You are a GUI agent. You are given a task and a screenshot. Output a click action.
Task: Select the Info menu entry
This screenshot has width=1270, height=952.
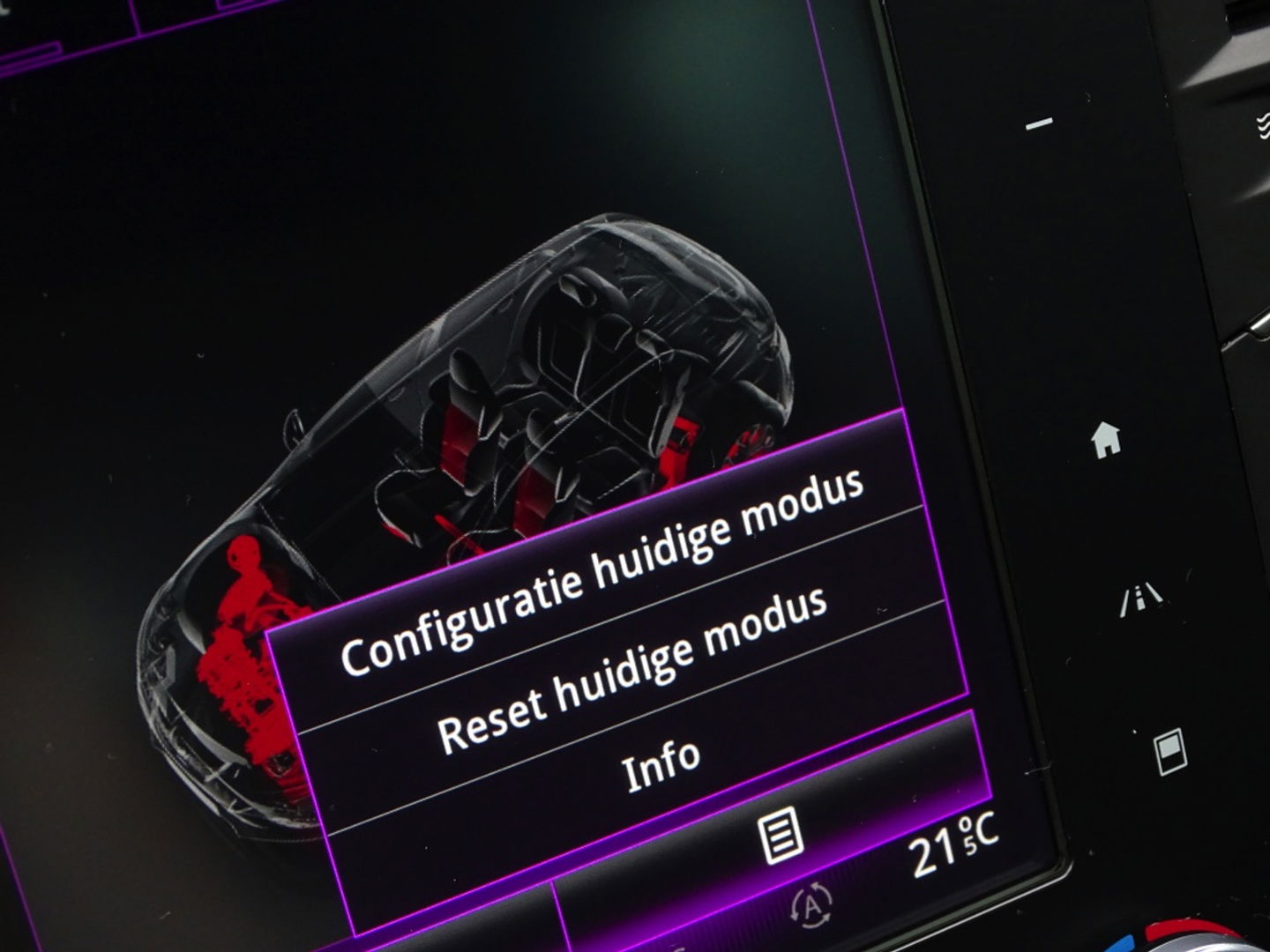(661, 762)
